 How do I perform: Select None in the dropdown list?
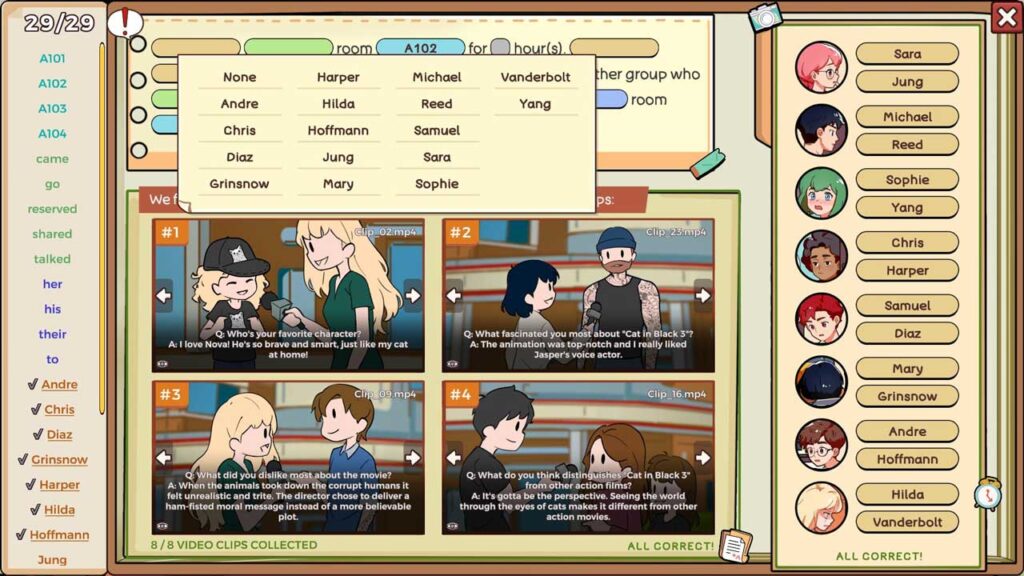(240, 77)
